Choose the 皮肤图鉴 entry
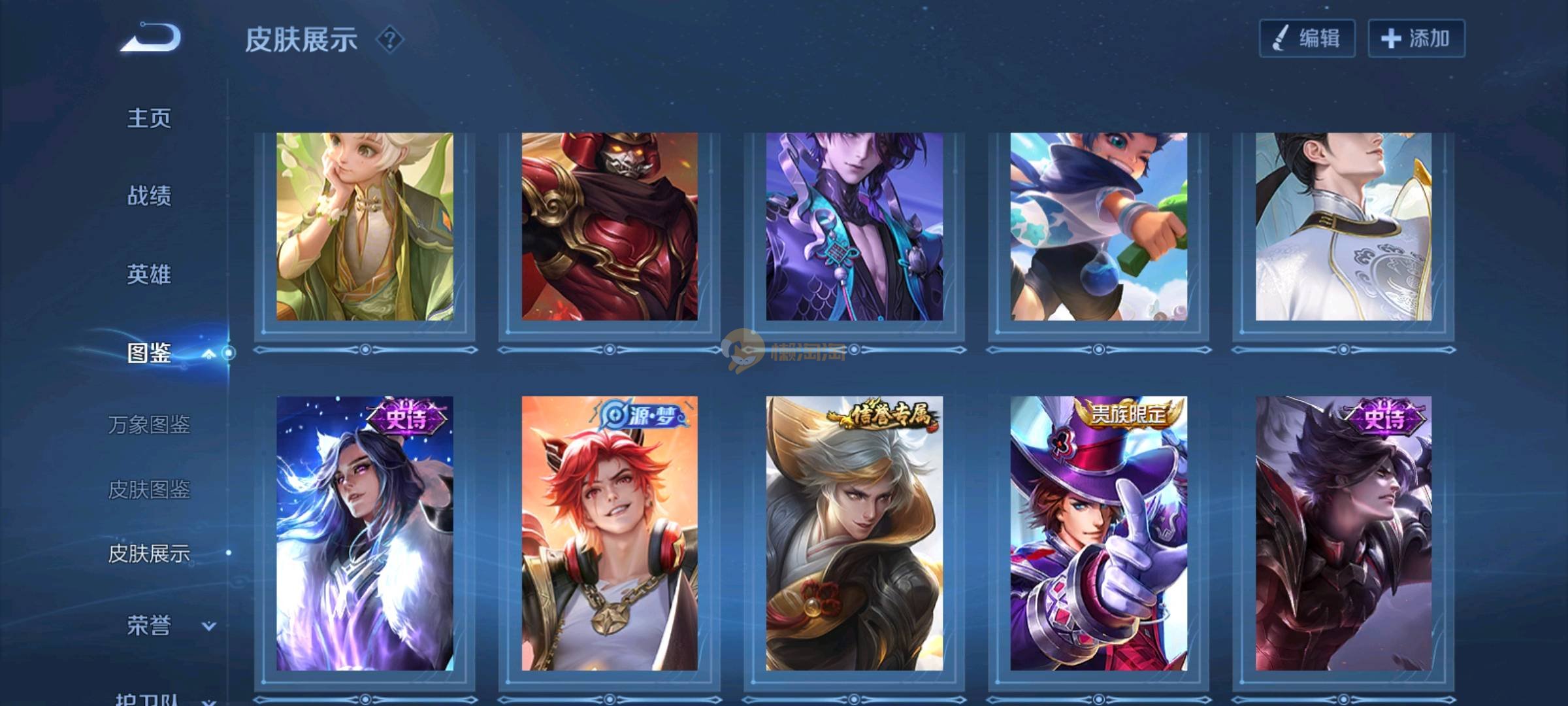Image resolution: width=1568 pixels, height=706 pixels. (149, 489)
